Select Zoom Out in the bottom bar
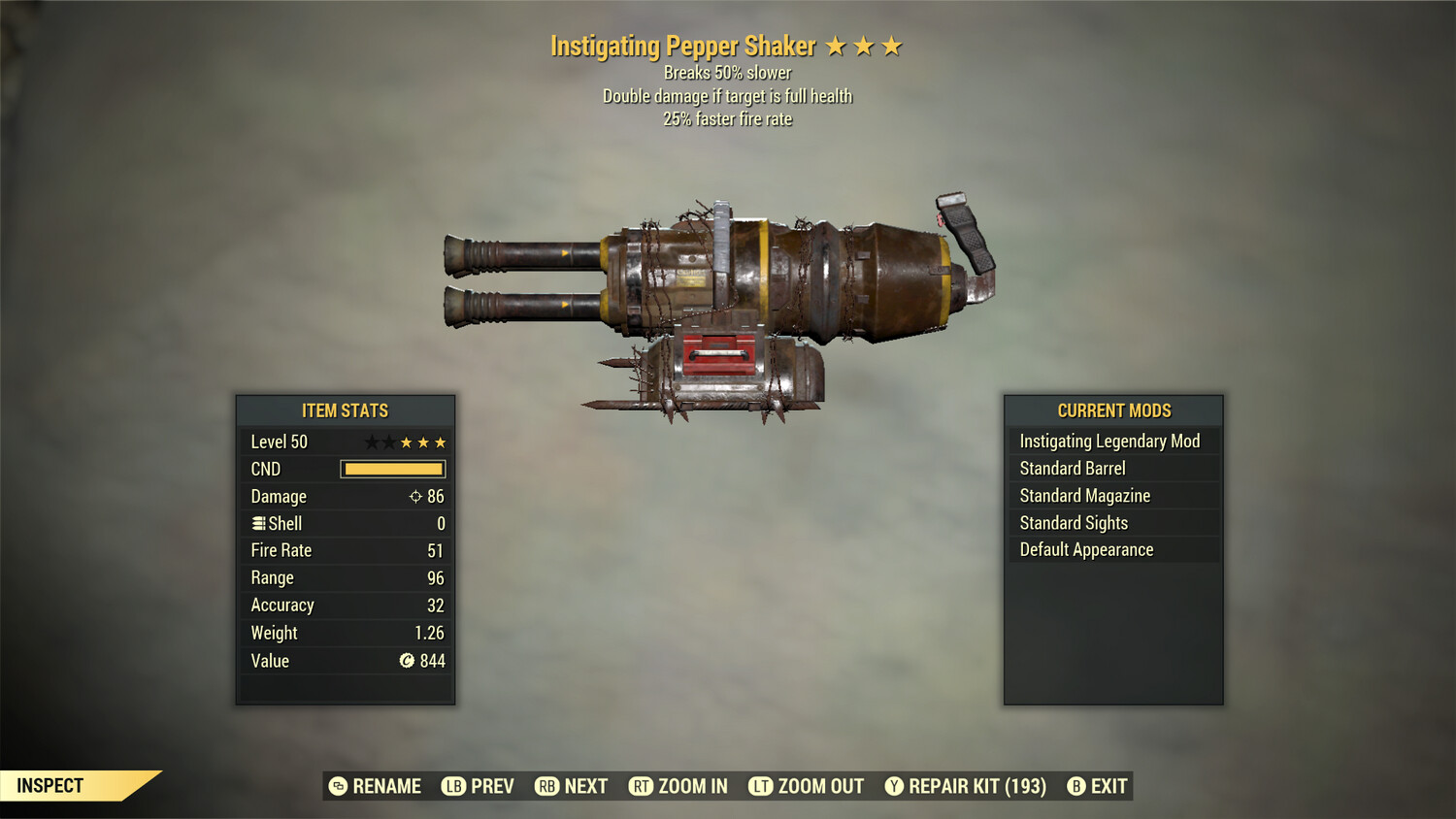 pyautogui.click(x=807, y=786)
